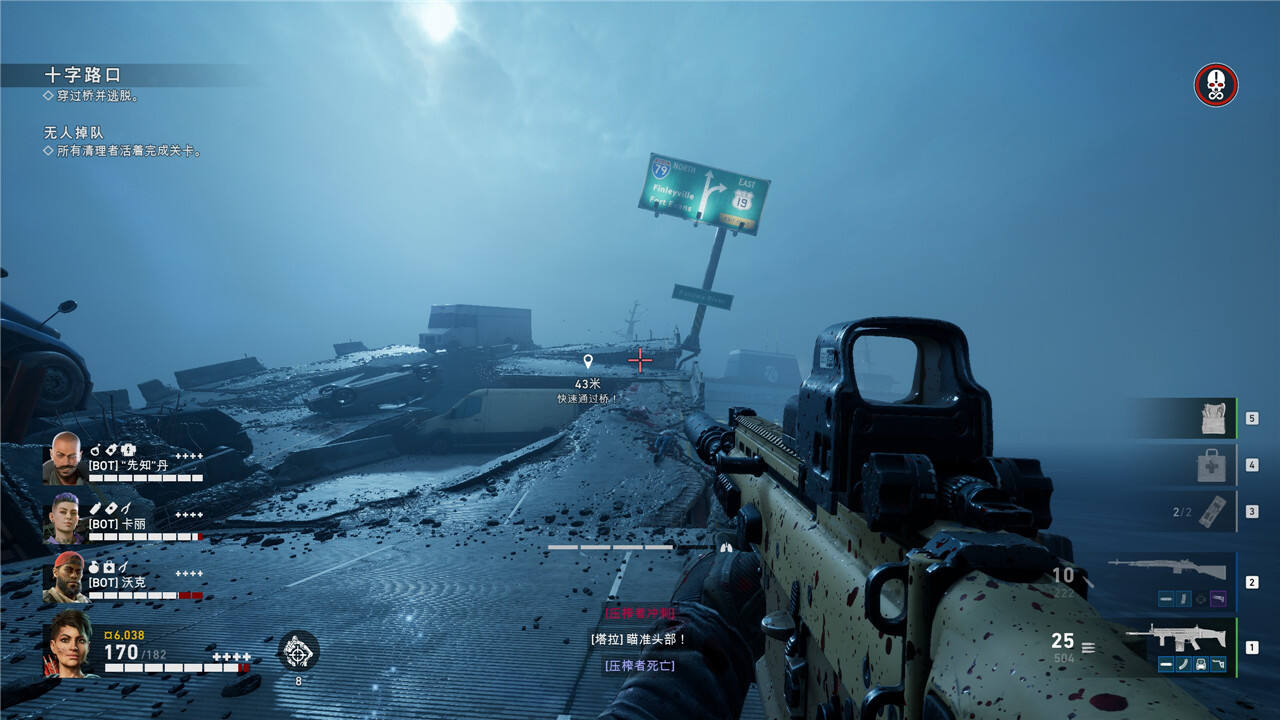Choose the first aid kit slot
1280x720 pixels.
[x=1212, y=465]
